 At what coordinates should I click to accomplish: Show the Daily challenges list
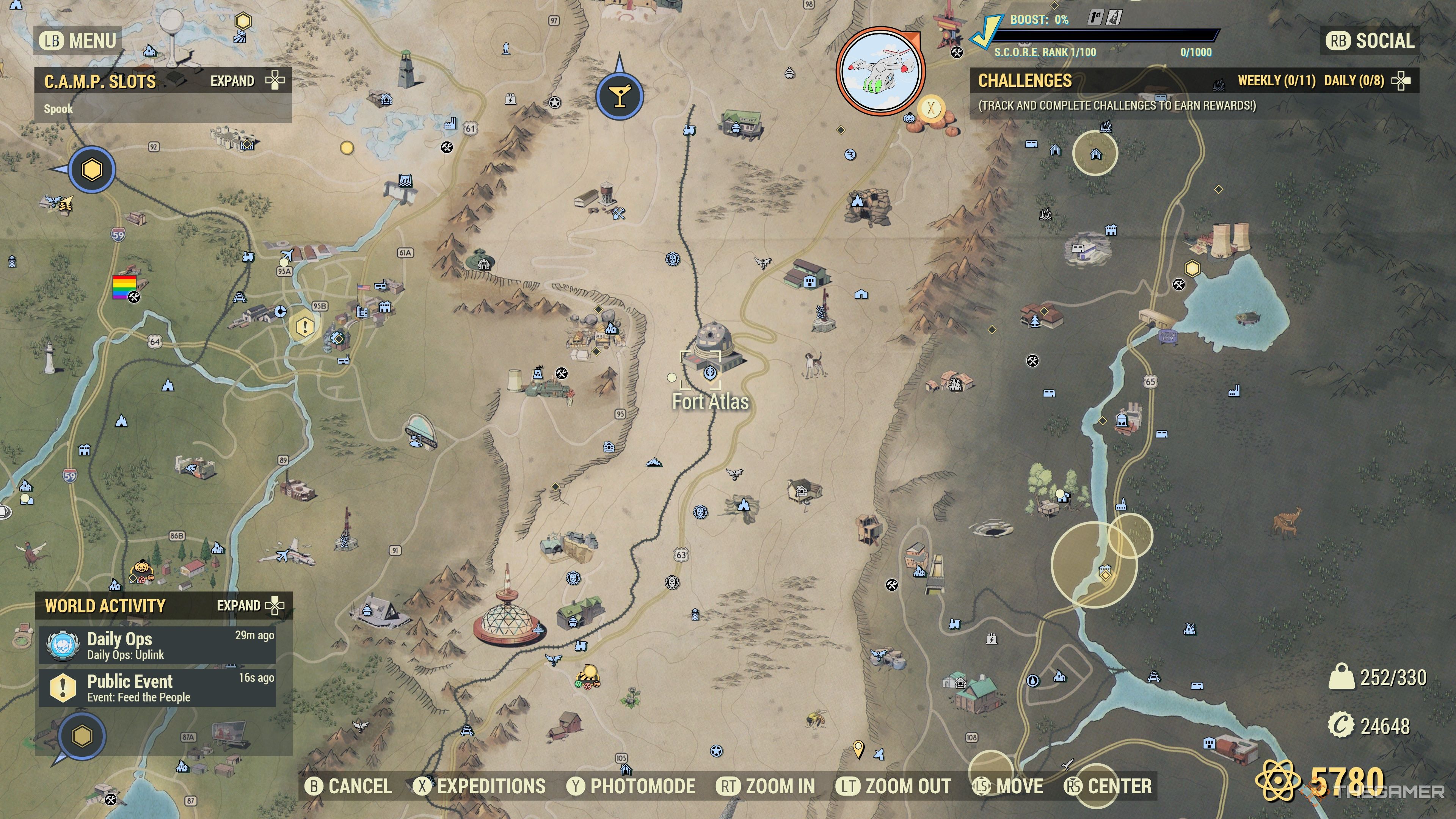pos(1354,81)
